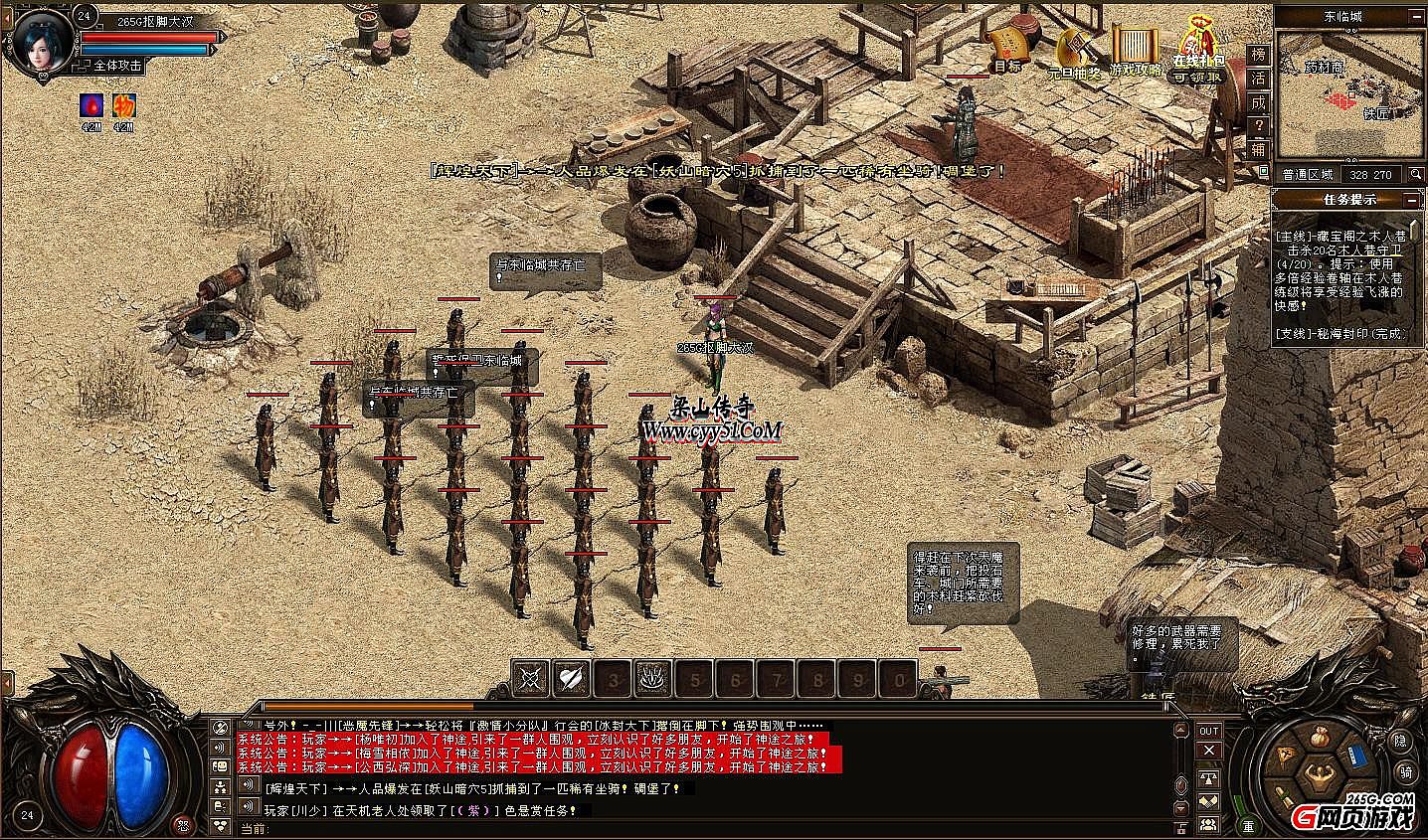The height and width of the screenshot is (840, 1428).
Task: Open the 元旦抽奖 lottery icon
Action: coord(1074,48)
